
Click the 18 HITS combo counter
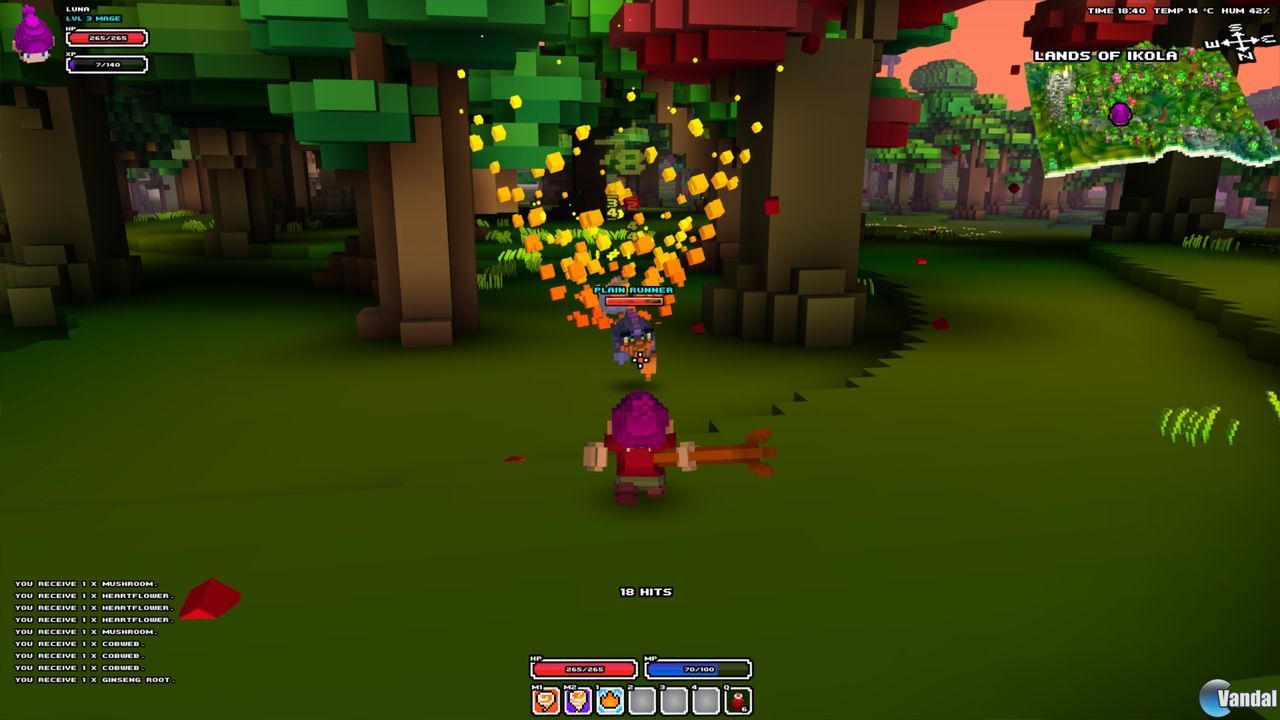tap(645, 591)
